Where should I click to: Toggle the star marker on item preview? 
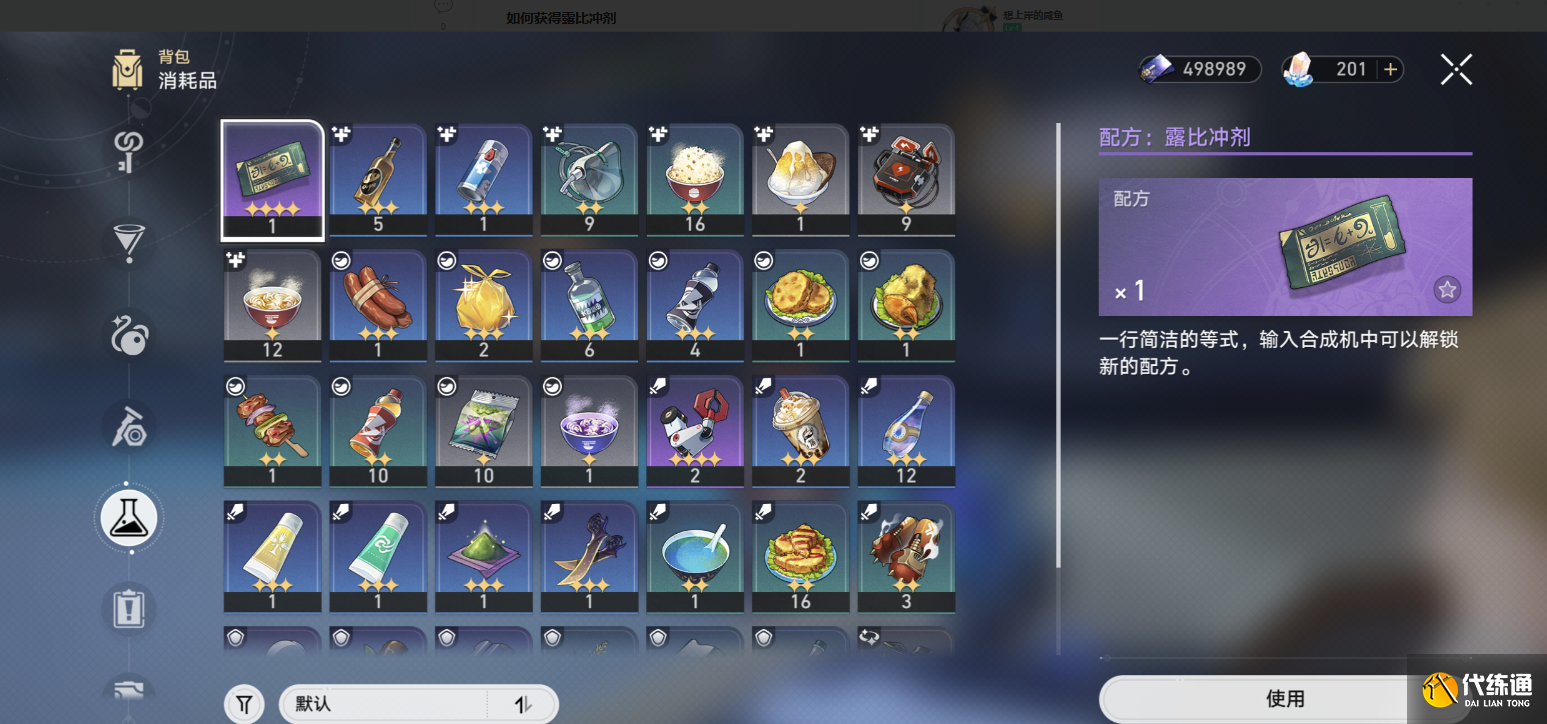(1447, 290)
